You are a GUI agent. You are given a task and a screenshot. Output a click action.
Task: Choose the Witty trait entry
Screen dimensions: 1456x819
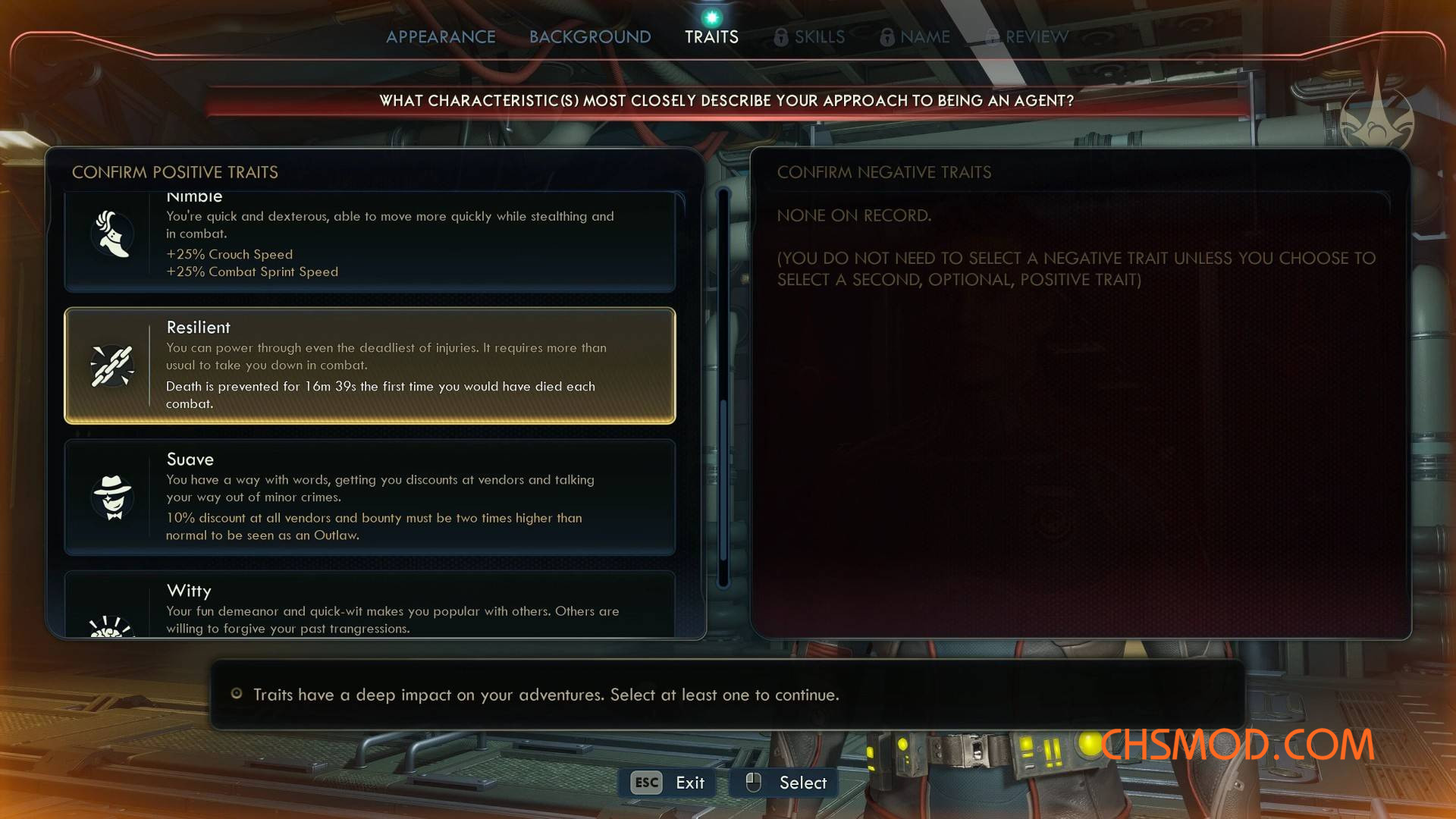(x=370, y=607)
